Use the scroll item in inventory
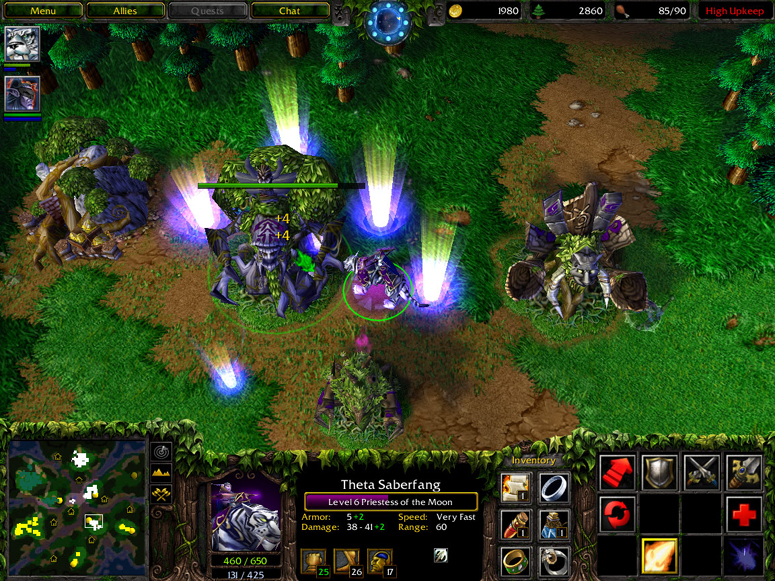Viewport: 775px width, 581px height. click(x=515, y=487)
